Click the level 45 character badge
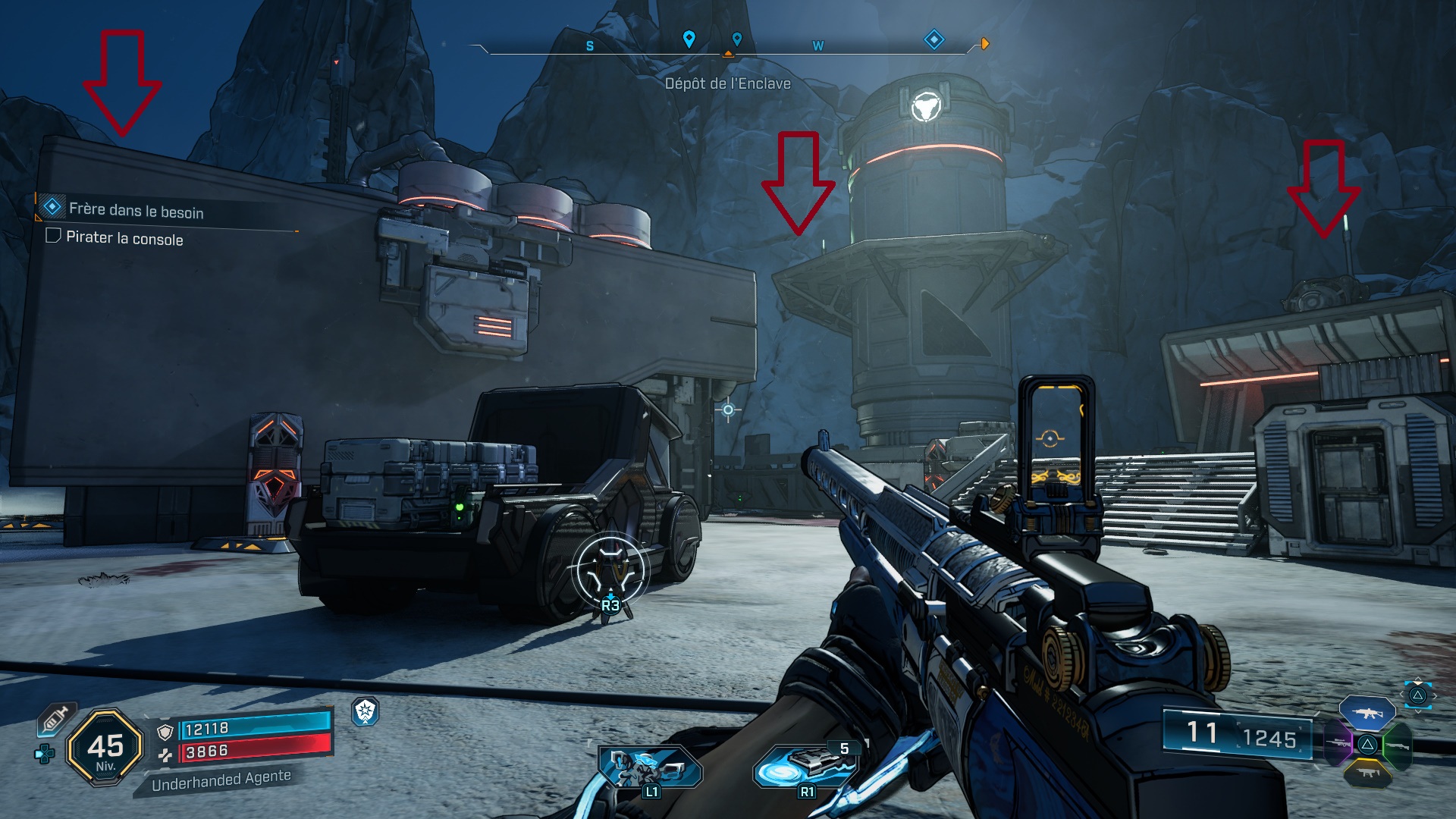1456x819 pixels. (x=105, y=748)
